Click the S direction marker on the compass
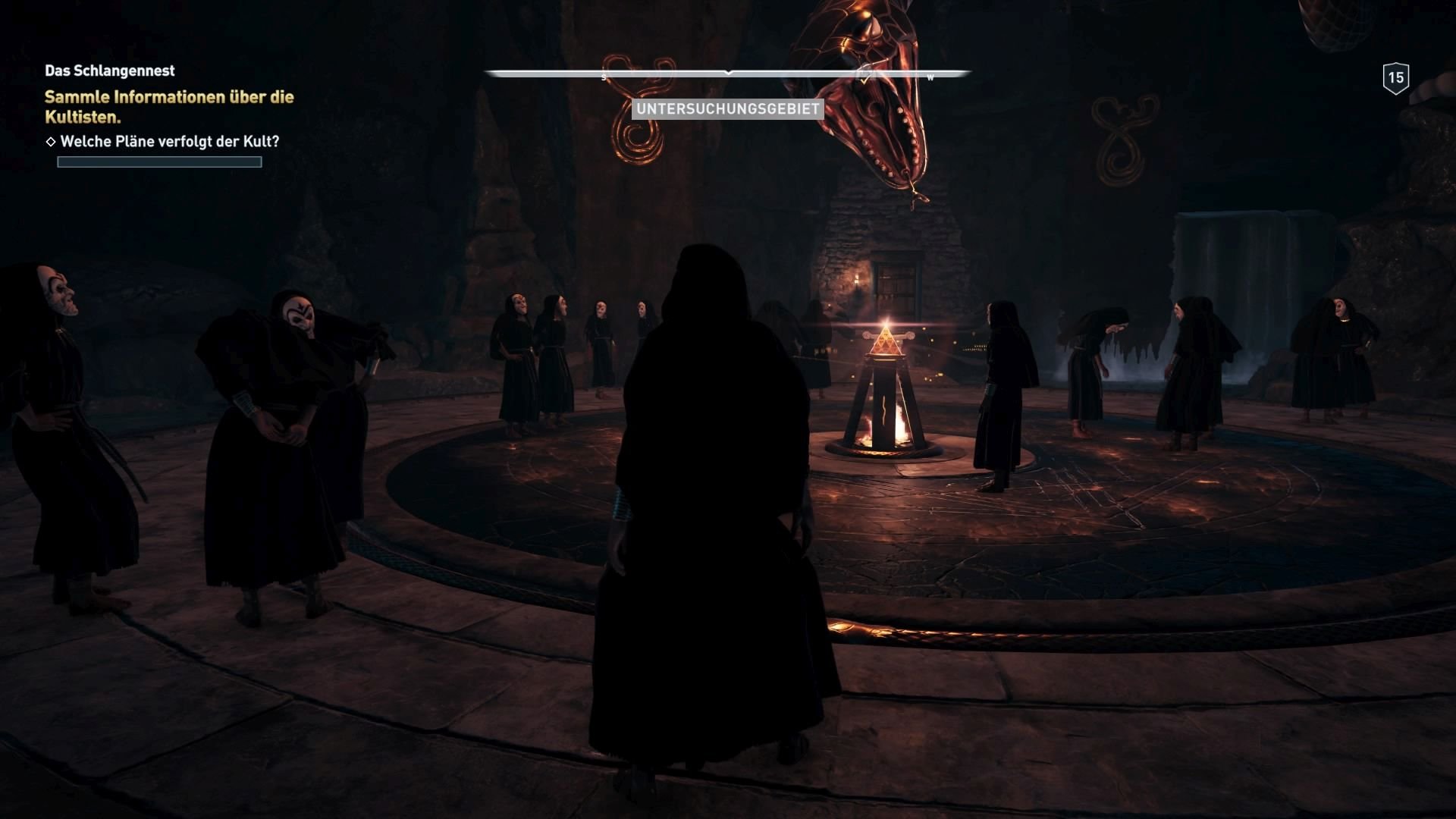 [x=604, y=76]
